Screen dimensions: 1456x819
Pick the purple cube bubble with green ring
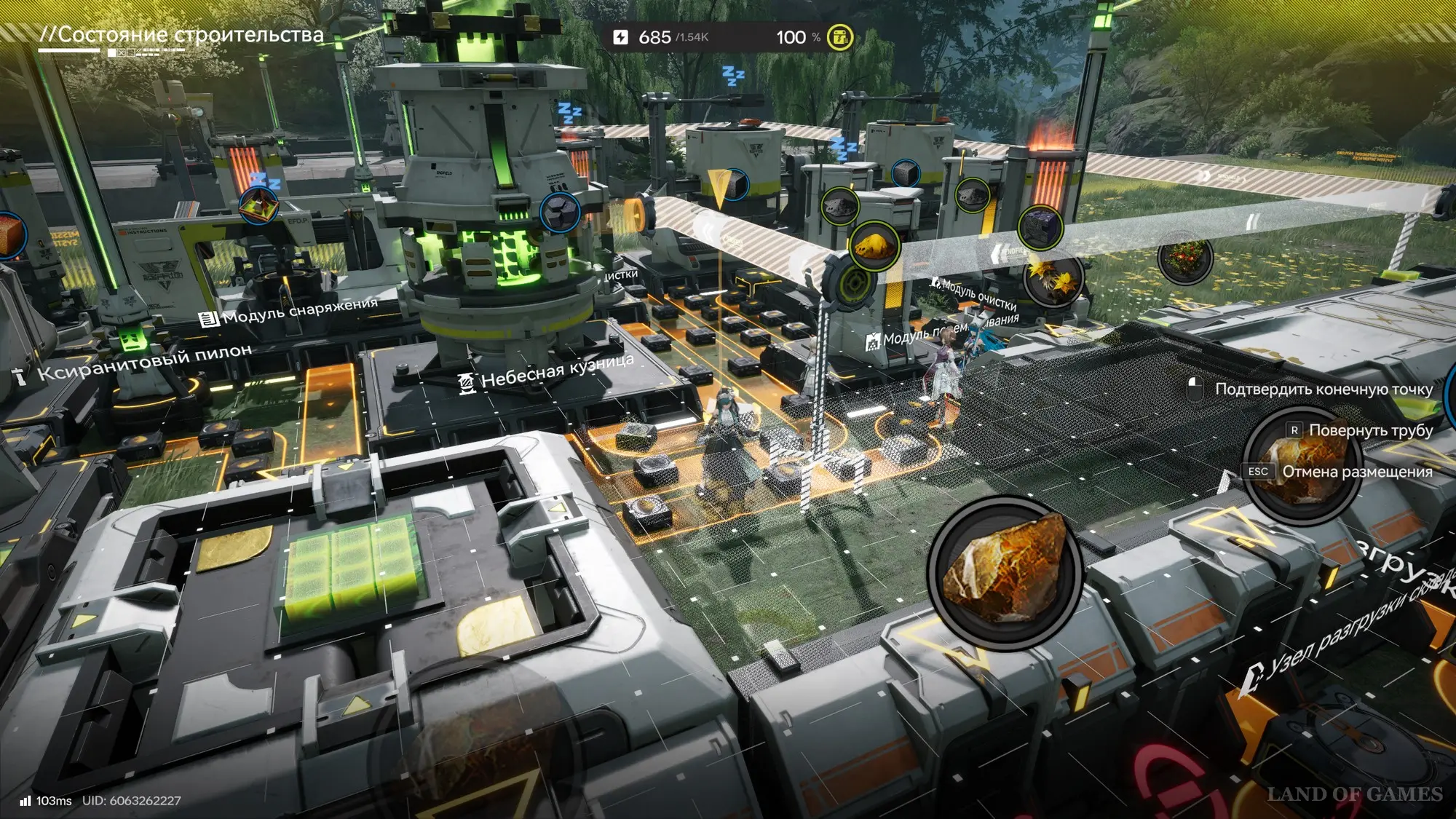[x=1040, y=226]
